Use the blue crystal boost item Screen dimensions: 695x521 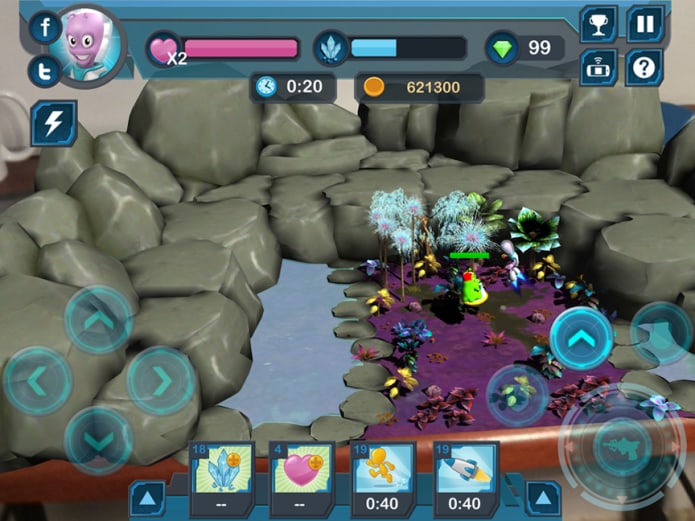coord(223,470)
